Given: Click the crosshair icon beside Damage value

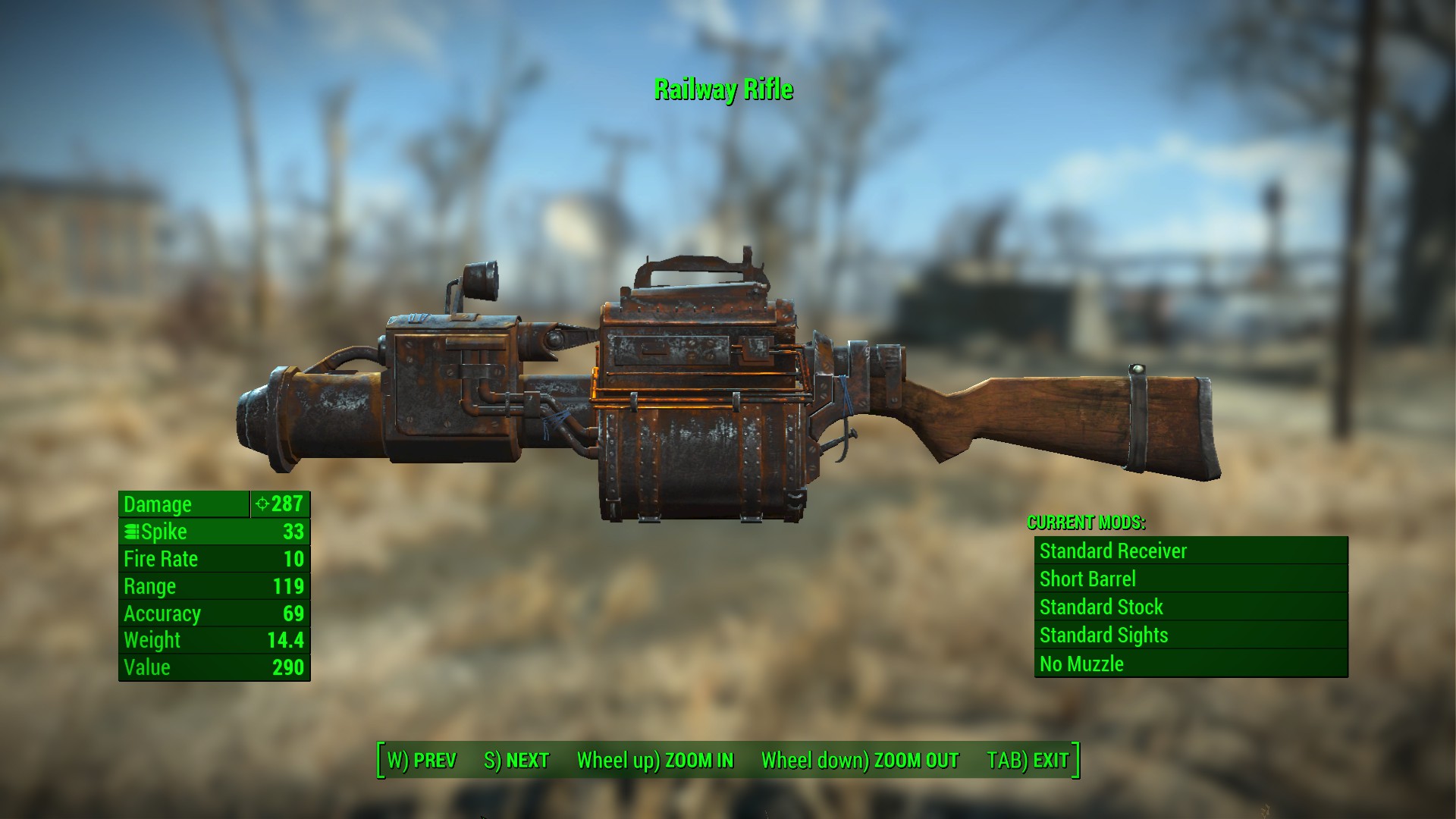Looking at the screenshot, I should pos(261,504).
